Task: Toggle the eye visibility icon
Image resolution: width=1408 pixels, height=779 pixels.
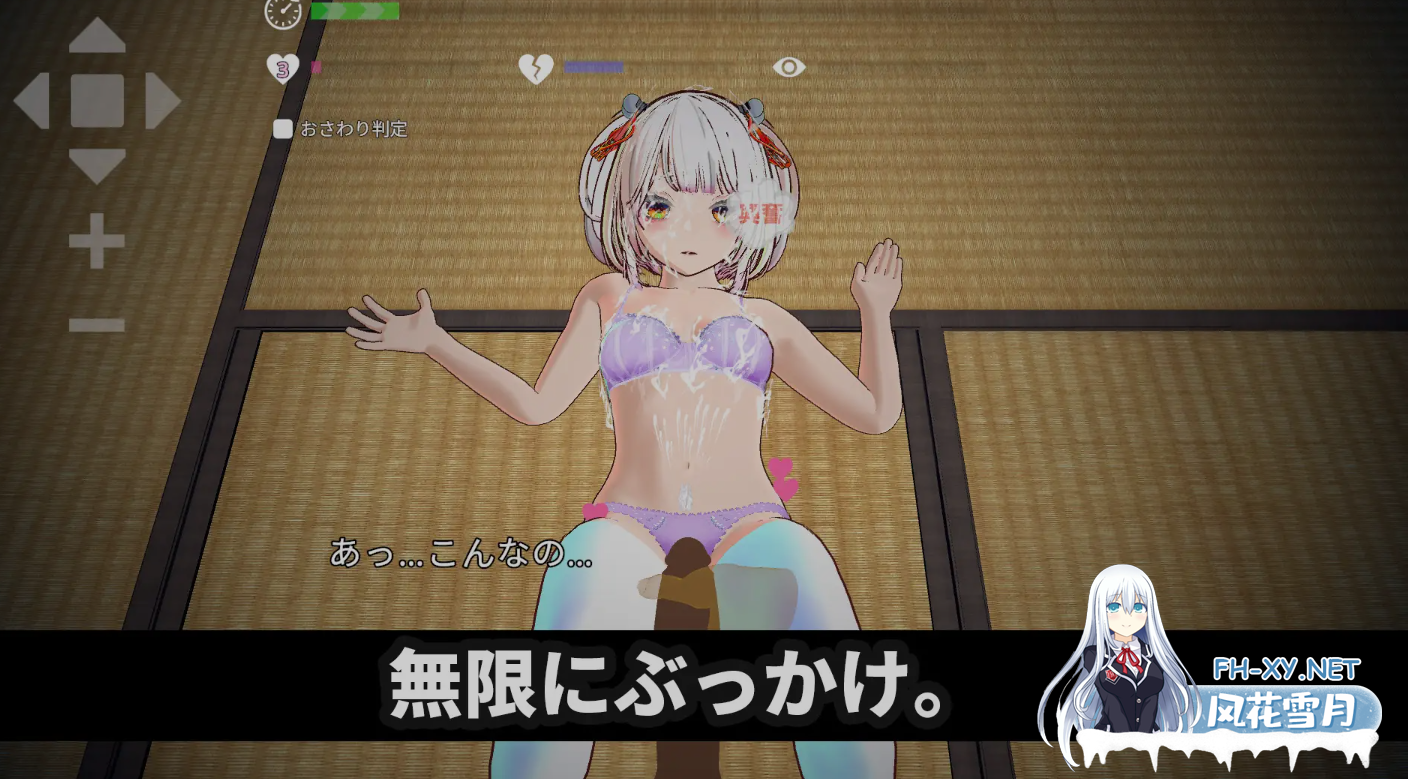Action: coord(791,64)
